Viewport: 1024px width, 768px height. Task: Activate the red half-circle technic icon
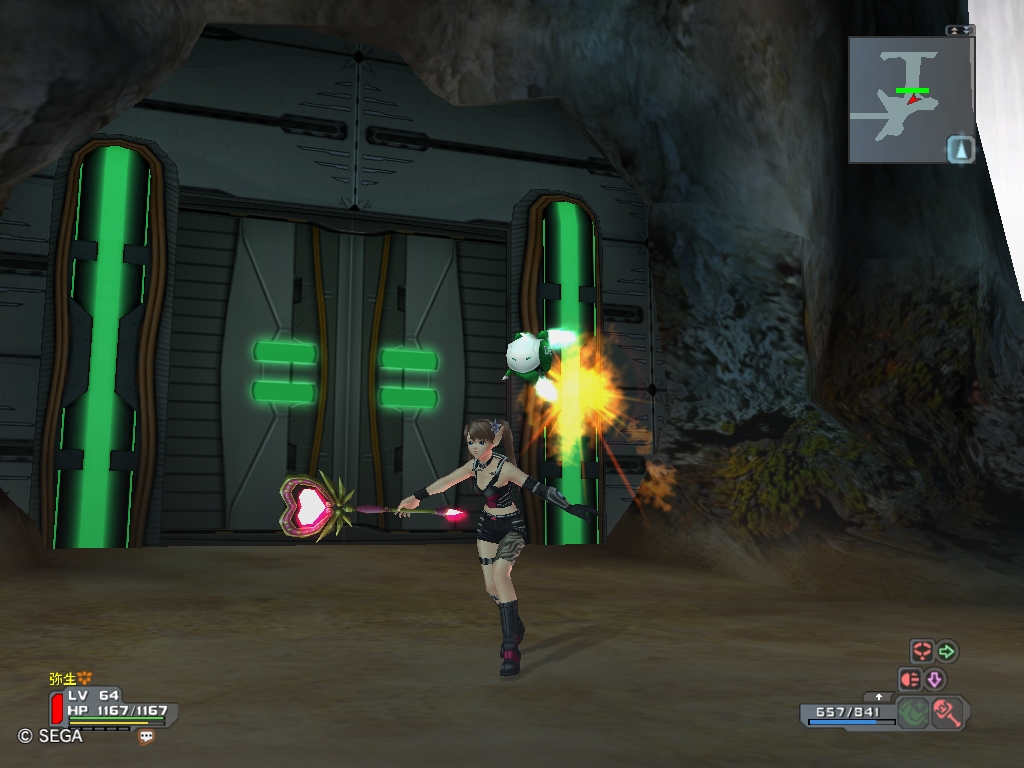point(910,680)
